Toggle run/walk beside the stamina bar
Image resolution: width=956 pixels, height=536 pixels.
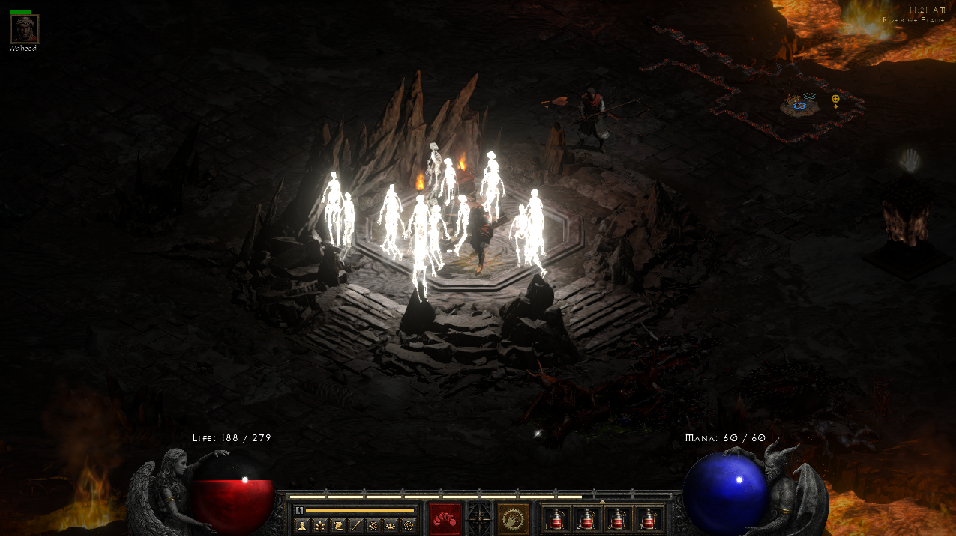[299, 510]
